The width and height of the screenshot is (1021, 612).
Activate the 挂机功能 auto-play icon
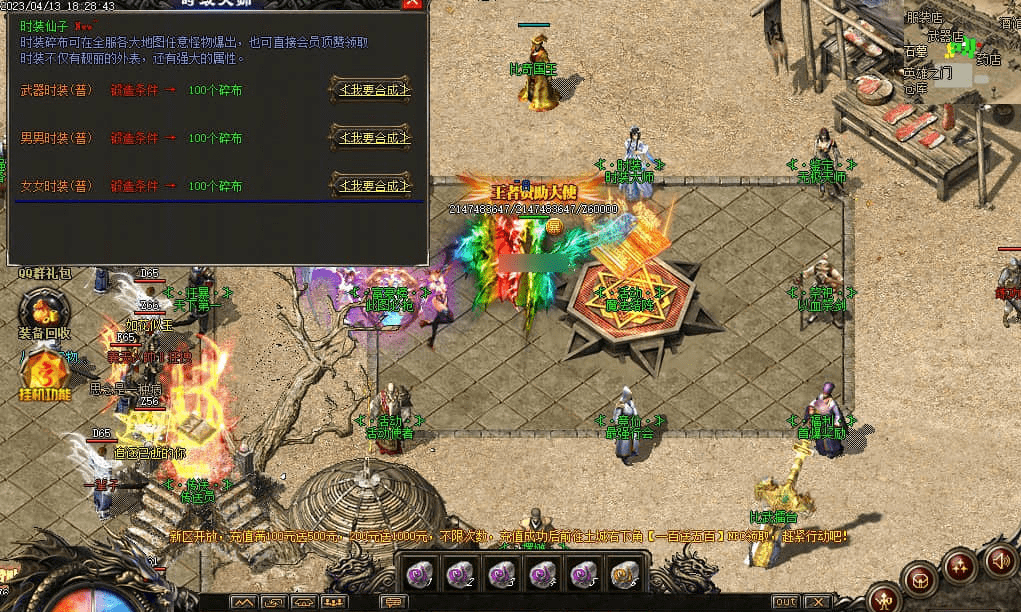click(44, 376)
